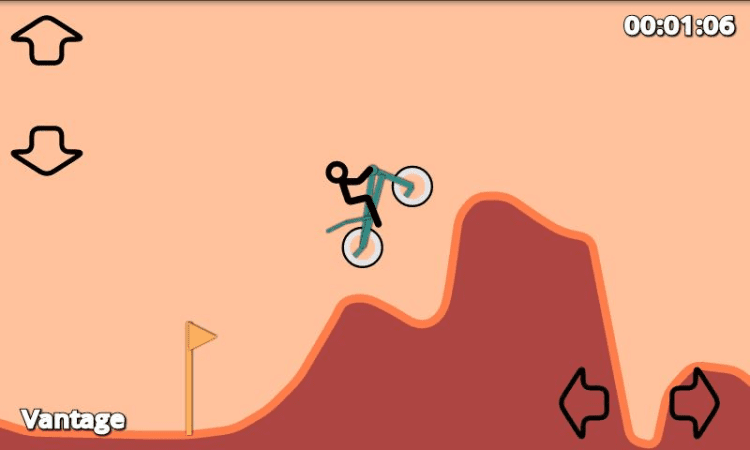This screenshot has height=450, width=750.
Task: Tap the up arrow control button
Action: [46, 40]
